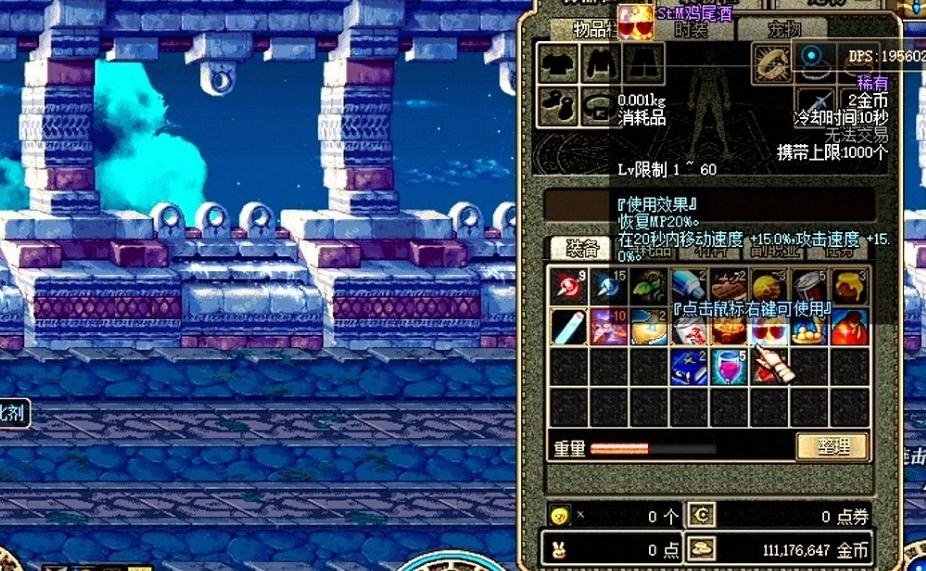
Task: Click the equipped gold ring slot
Action: (x=772, y=63)
